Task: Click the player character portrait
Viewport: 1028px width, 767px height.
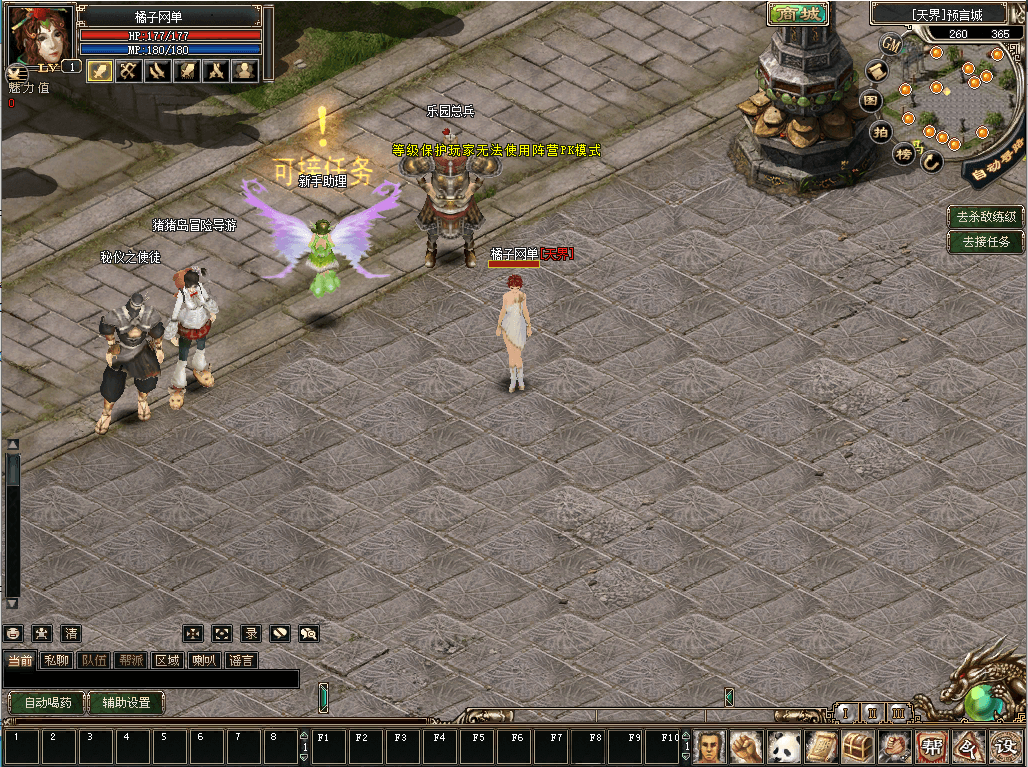Action: [40, 34]
